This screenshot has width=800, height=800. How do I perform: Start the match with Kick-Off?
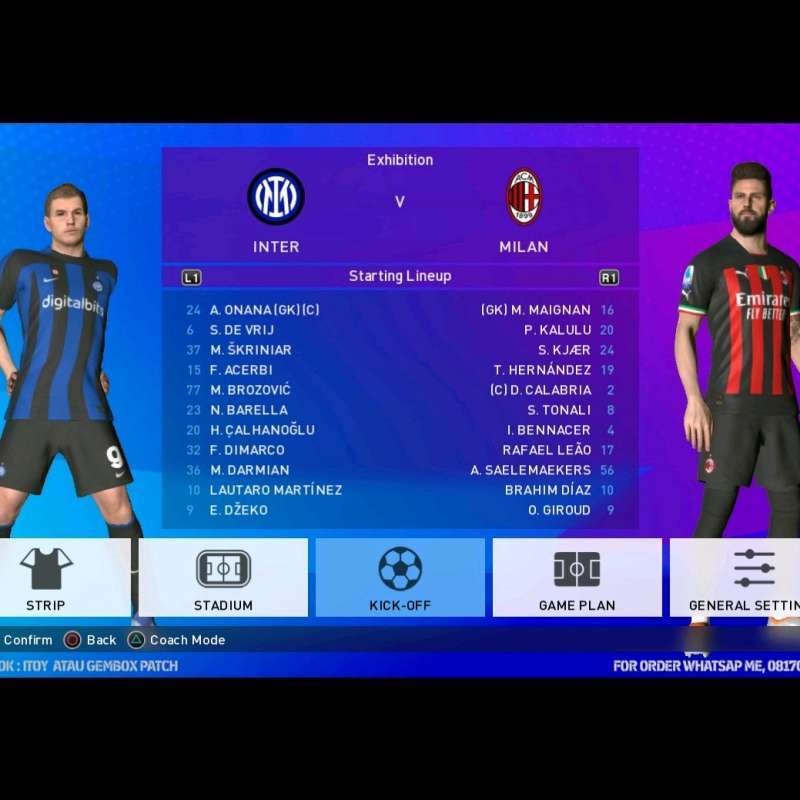tap(400, 577)
